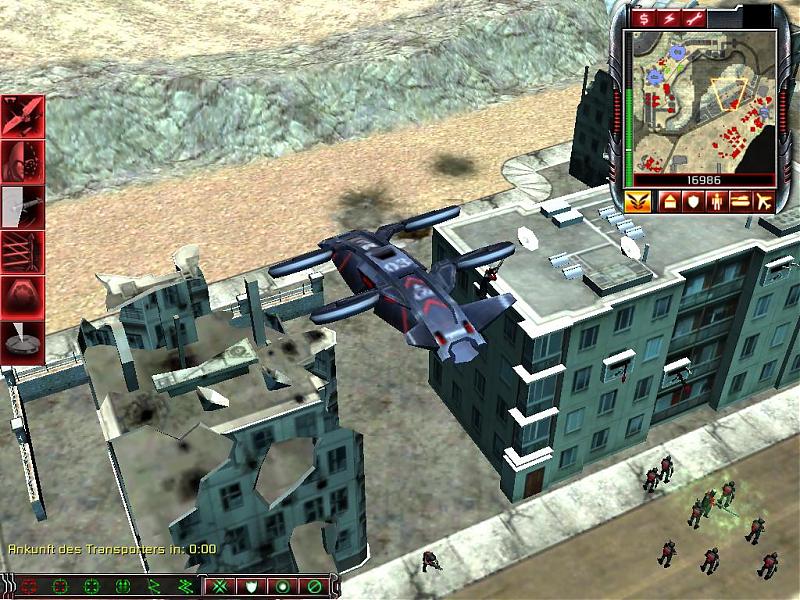
Task: Activate the crossed-blades support power
Action: pos(23,117)
